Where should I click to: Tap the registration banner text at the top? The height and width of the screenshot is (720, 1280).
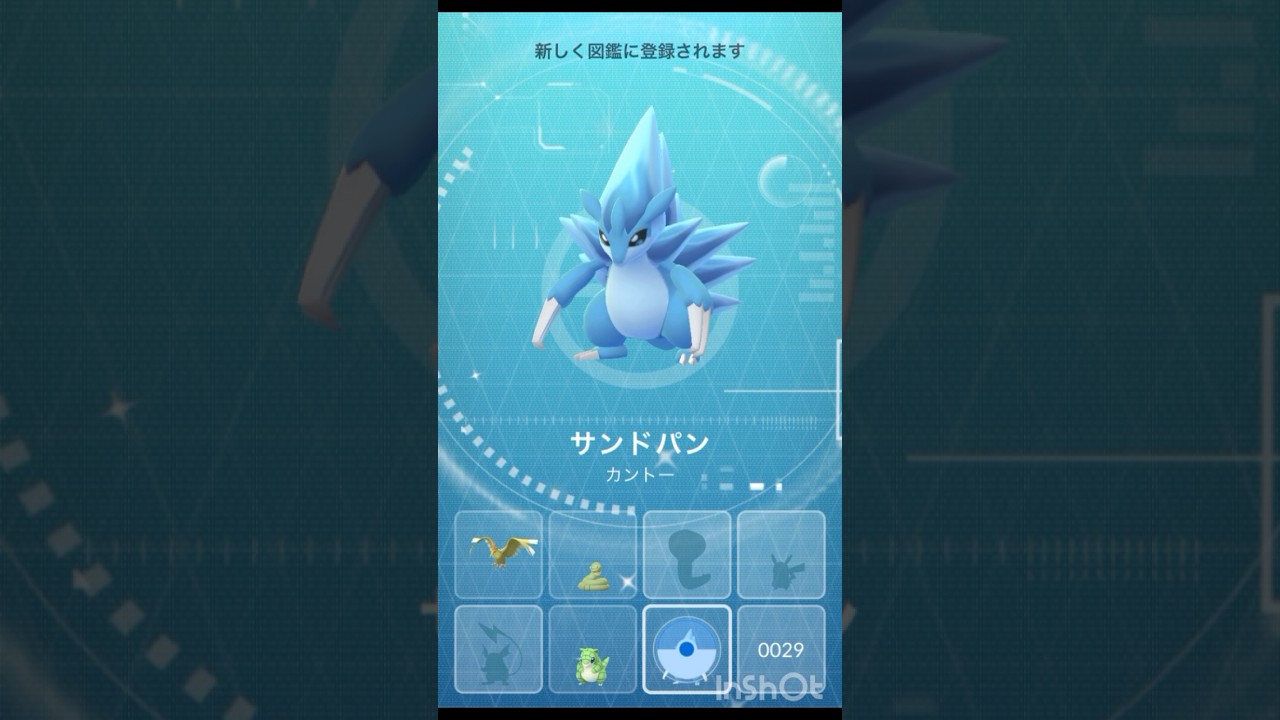[637, 48]
